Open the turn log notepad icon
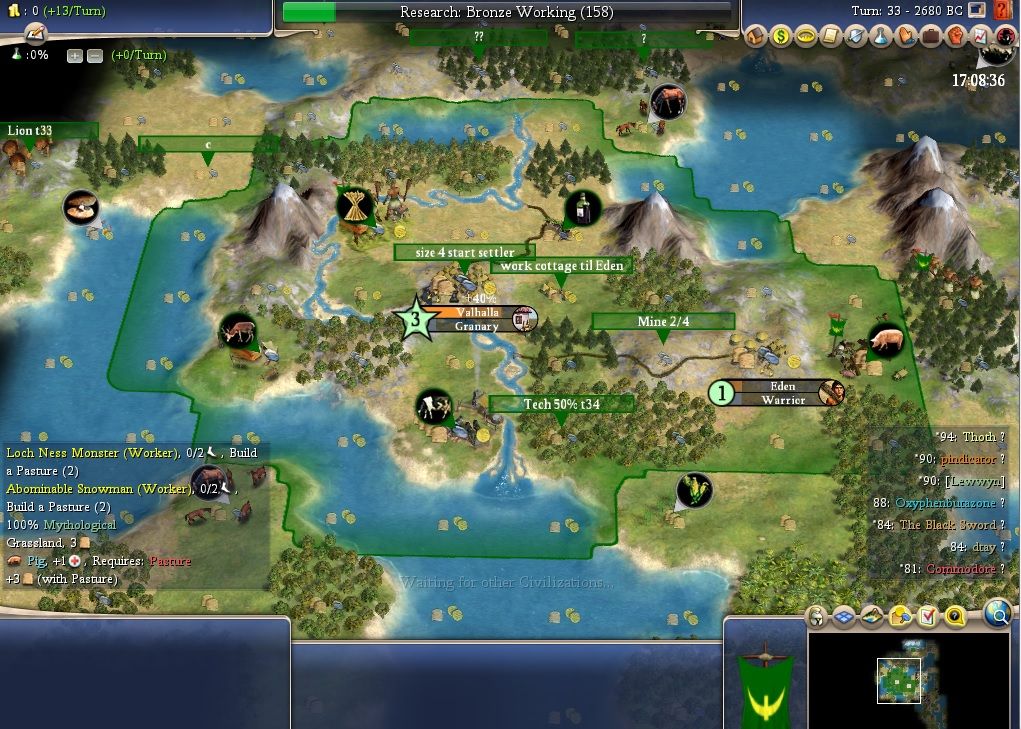The image size is (1021, 729). pos(36,33)
